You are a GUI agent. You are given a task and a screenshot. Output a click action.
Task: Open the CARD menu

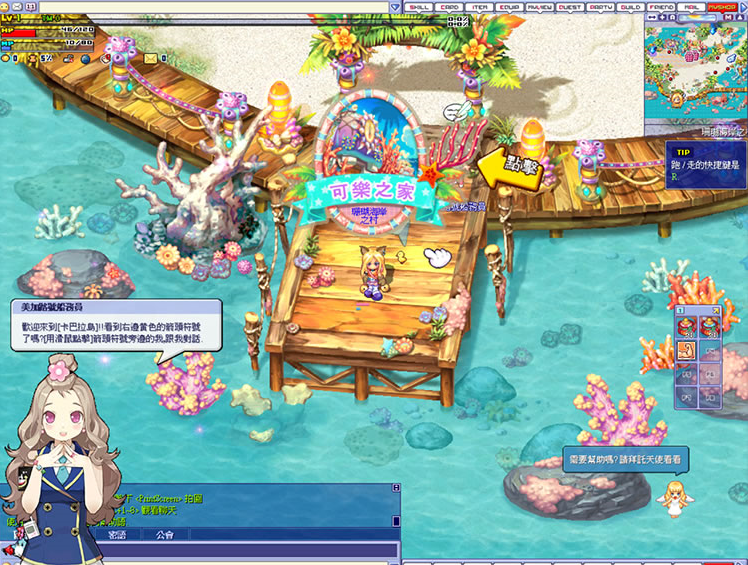tap(452, 7)
